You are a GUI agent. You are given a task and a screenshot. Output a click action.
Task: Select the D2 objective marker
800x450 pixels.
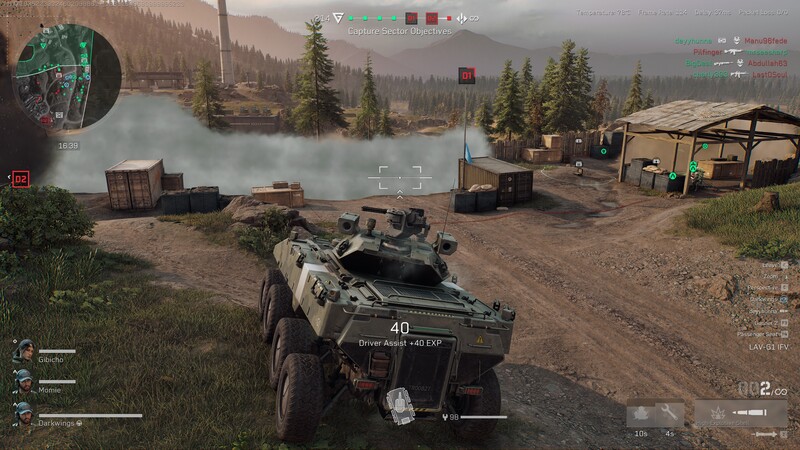coord(20,179)
